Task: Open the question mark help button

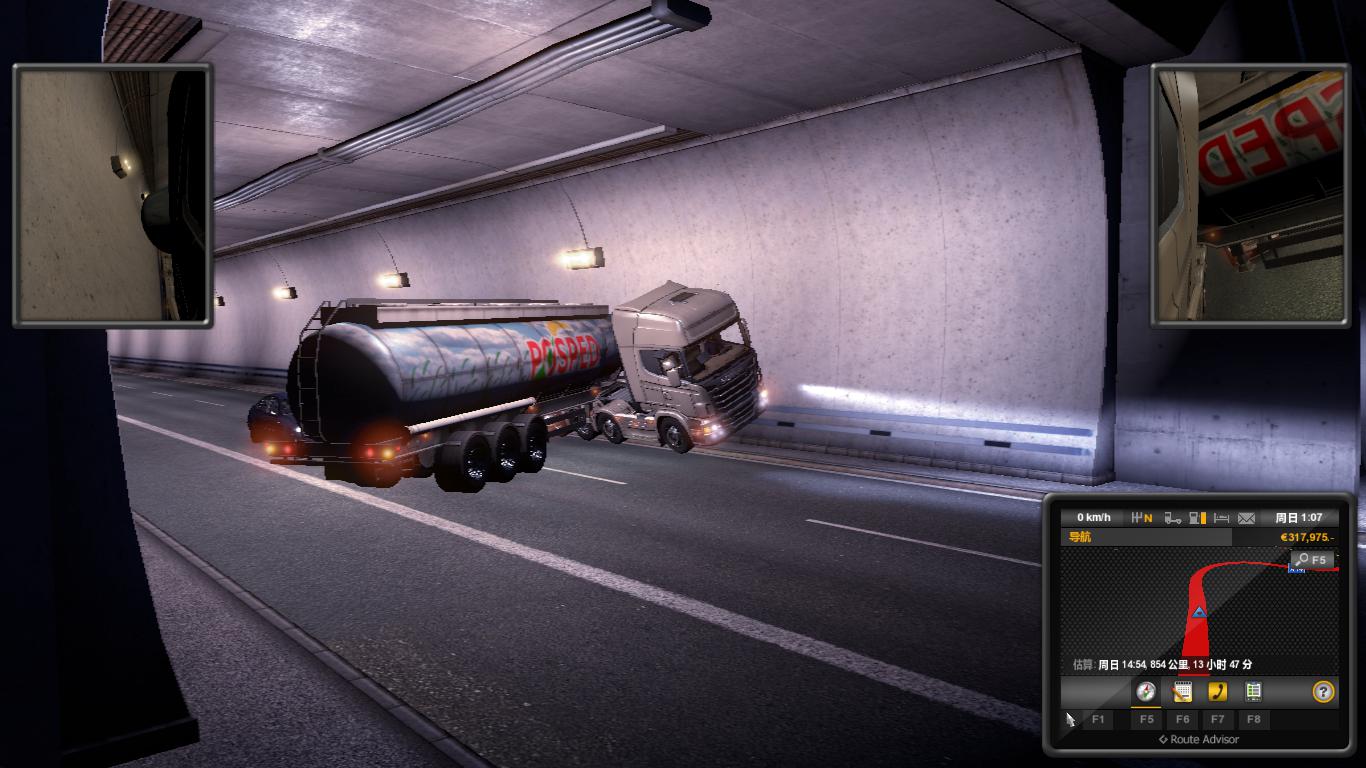Action: pyautogui.click(x=1323, y=692)
